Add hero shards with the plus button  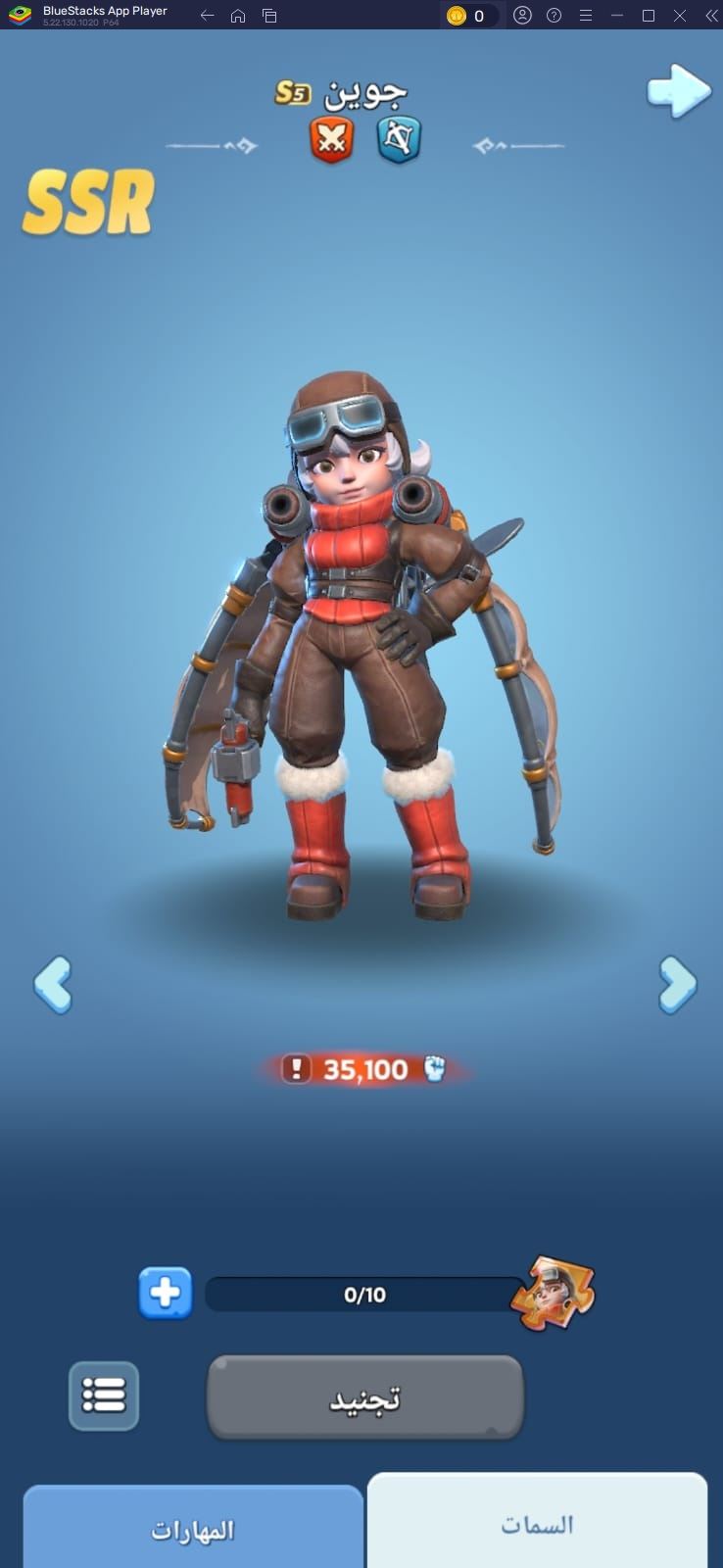click(165, 1293)
